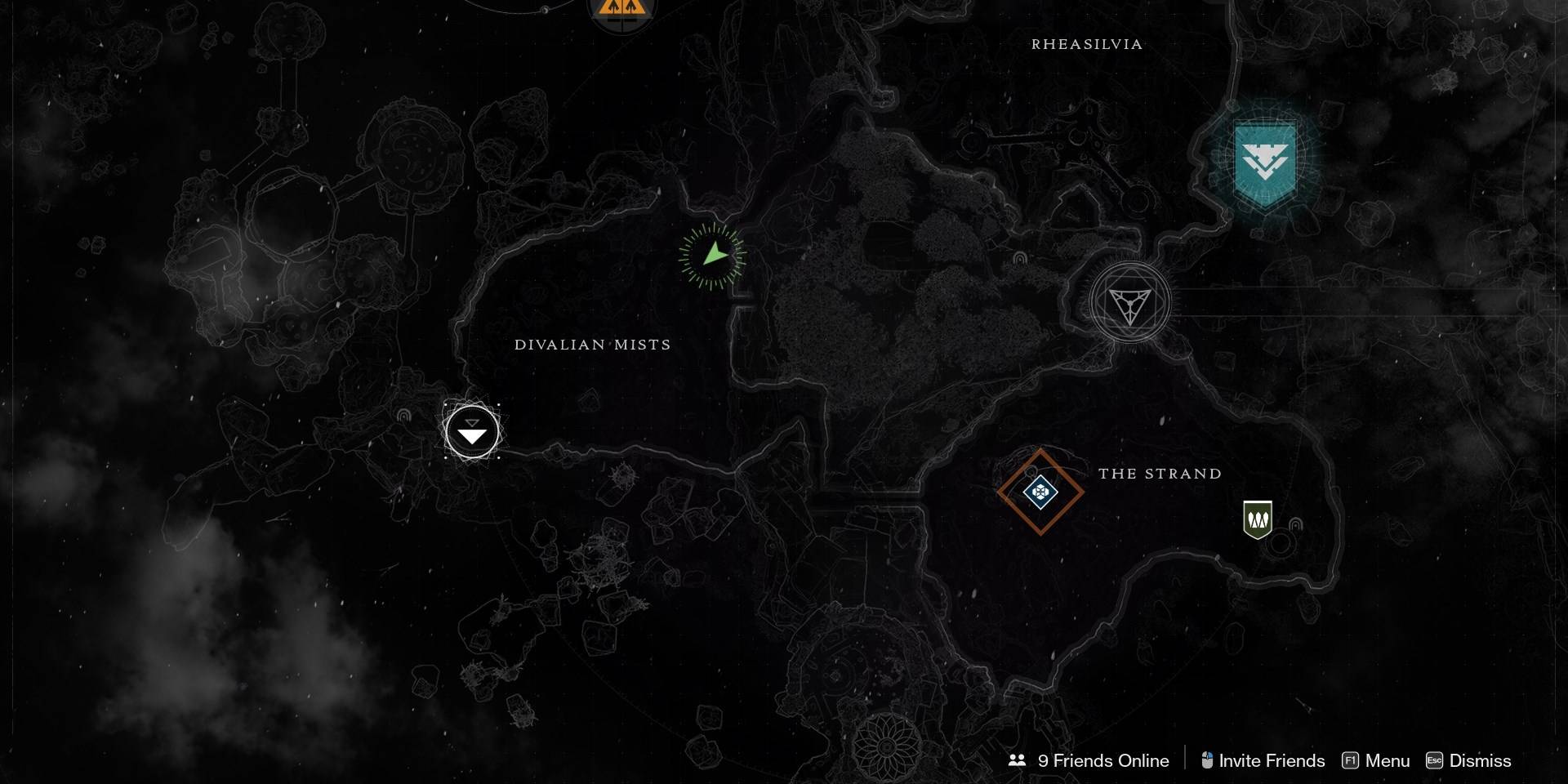Select the Divalian Mists landing zone icon

pos(472,431)
